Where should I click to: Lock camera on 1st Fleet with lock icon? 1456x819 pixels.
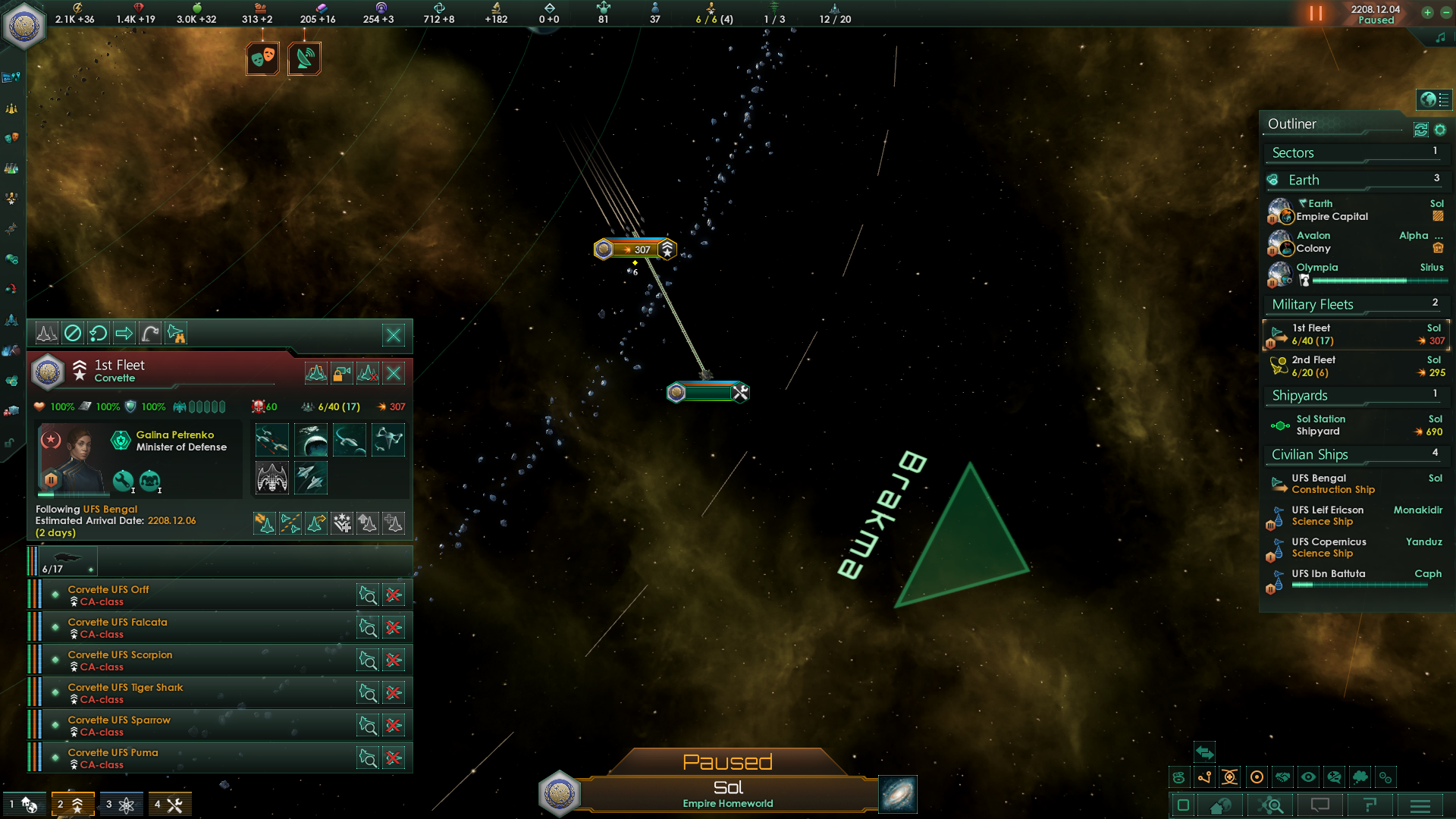pos(340,372)
